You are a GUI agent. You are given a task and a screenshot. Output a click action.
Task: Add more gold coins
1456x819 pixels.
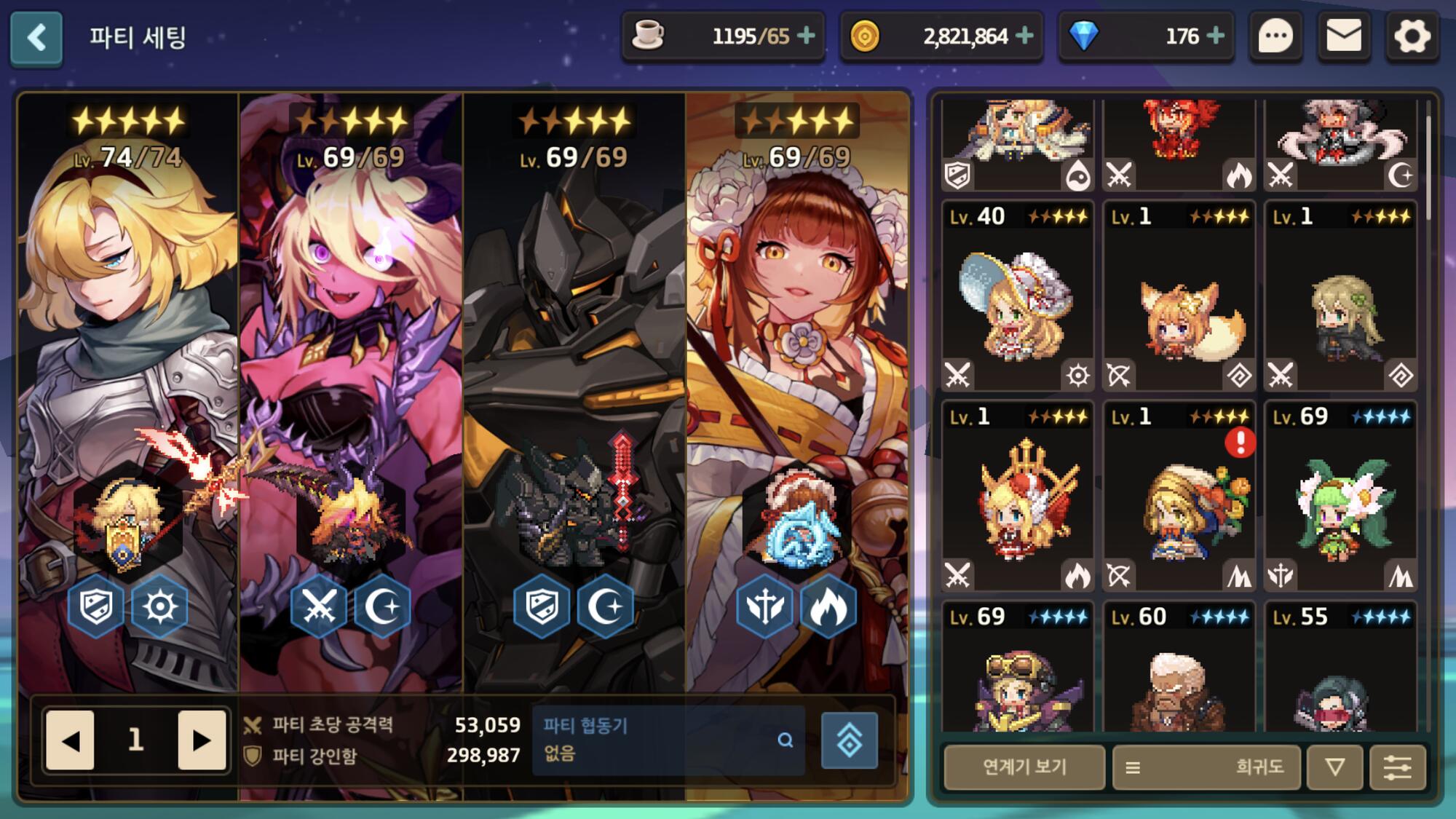[x=1024, y=36]
